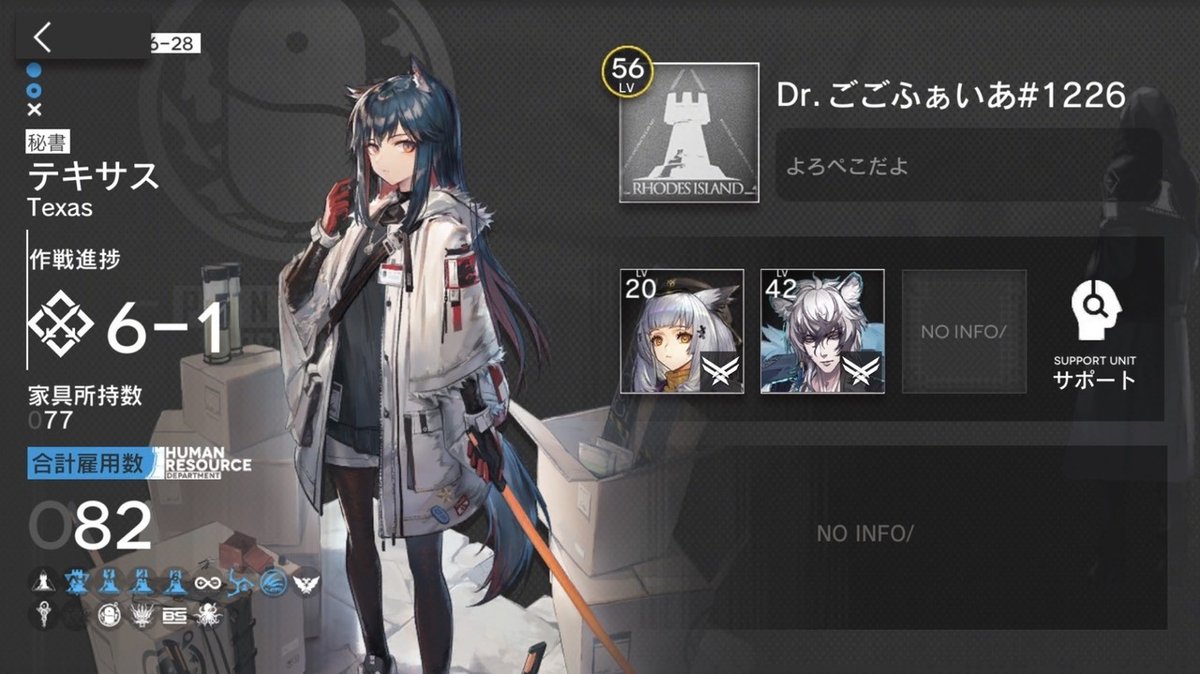Select the Texas secretary label
The height and width of the screenshot is (674, 1200).
[93, 176]
